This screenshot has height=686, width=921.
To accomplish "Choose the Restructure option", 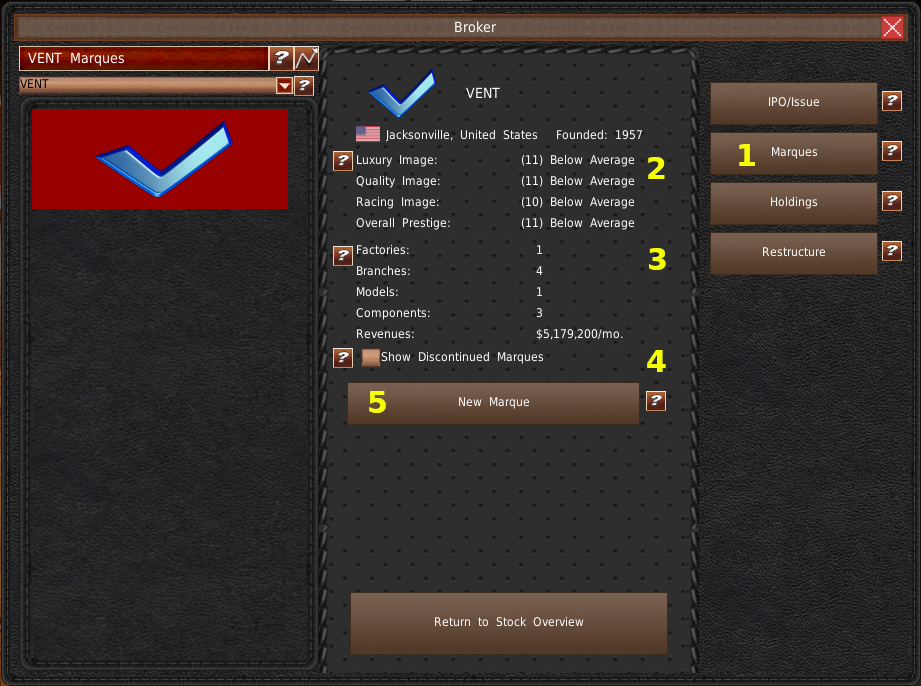I will 793,252.
